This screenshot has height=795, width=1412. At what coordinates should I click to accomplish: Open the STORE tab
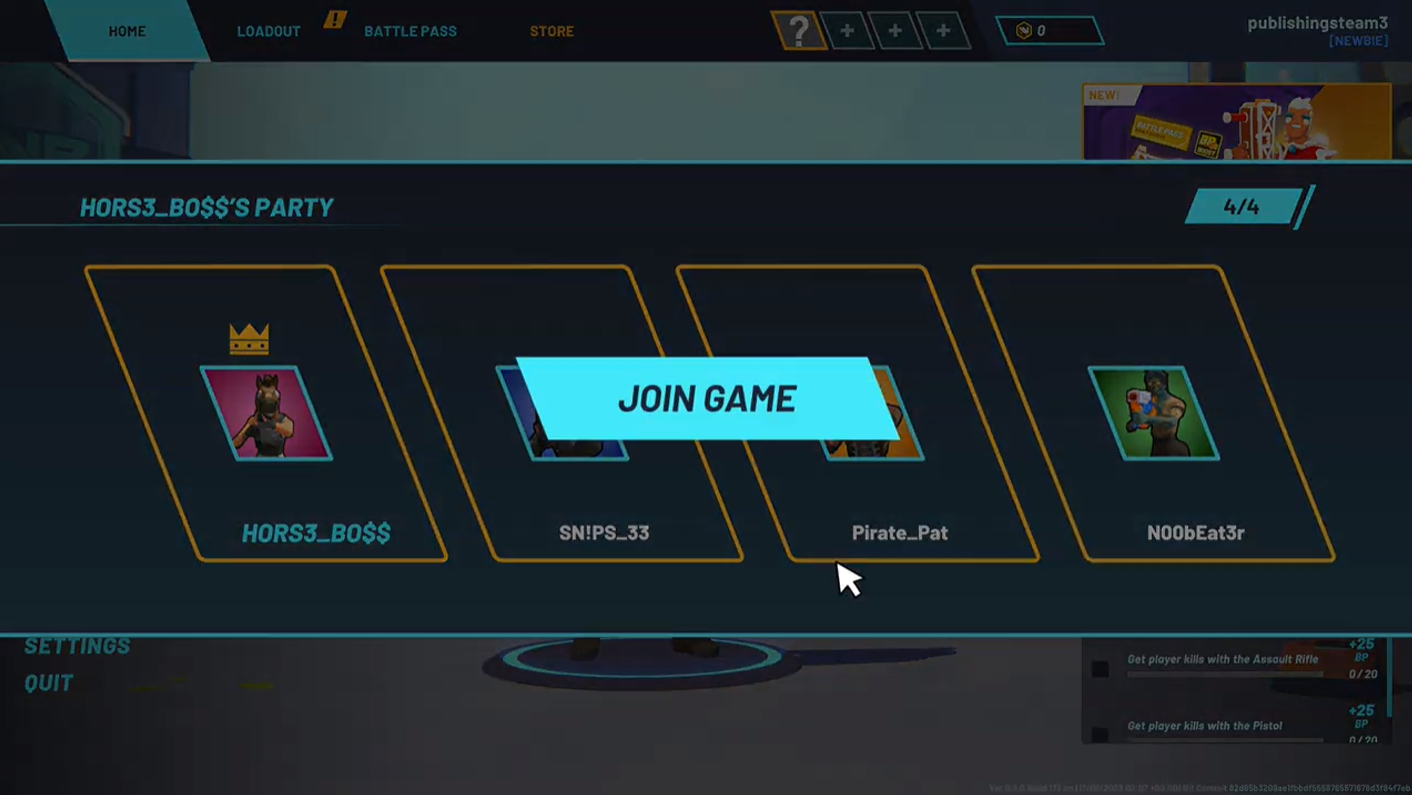coord(551,30)
